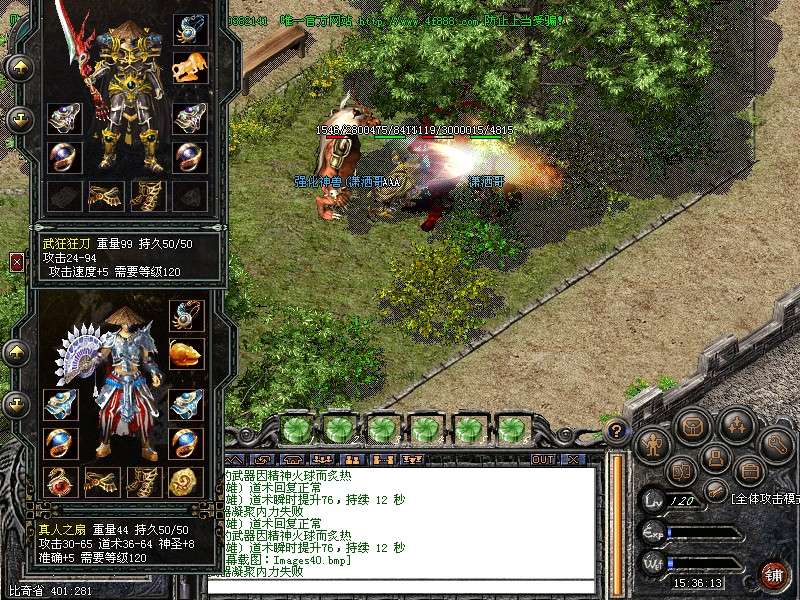Open settings with the wrench icon
Viewport: 800px width, 600px height.
pyautogui.click(x=777, y=443)
